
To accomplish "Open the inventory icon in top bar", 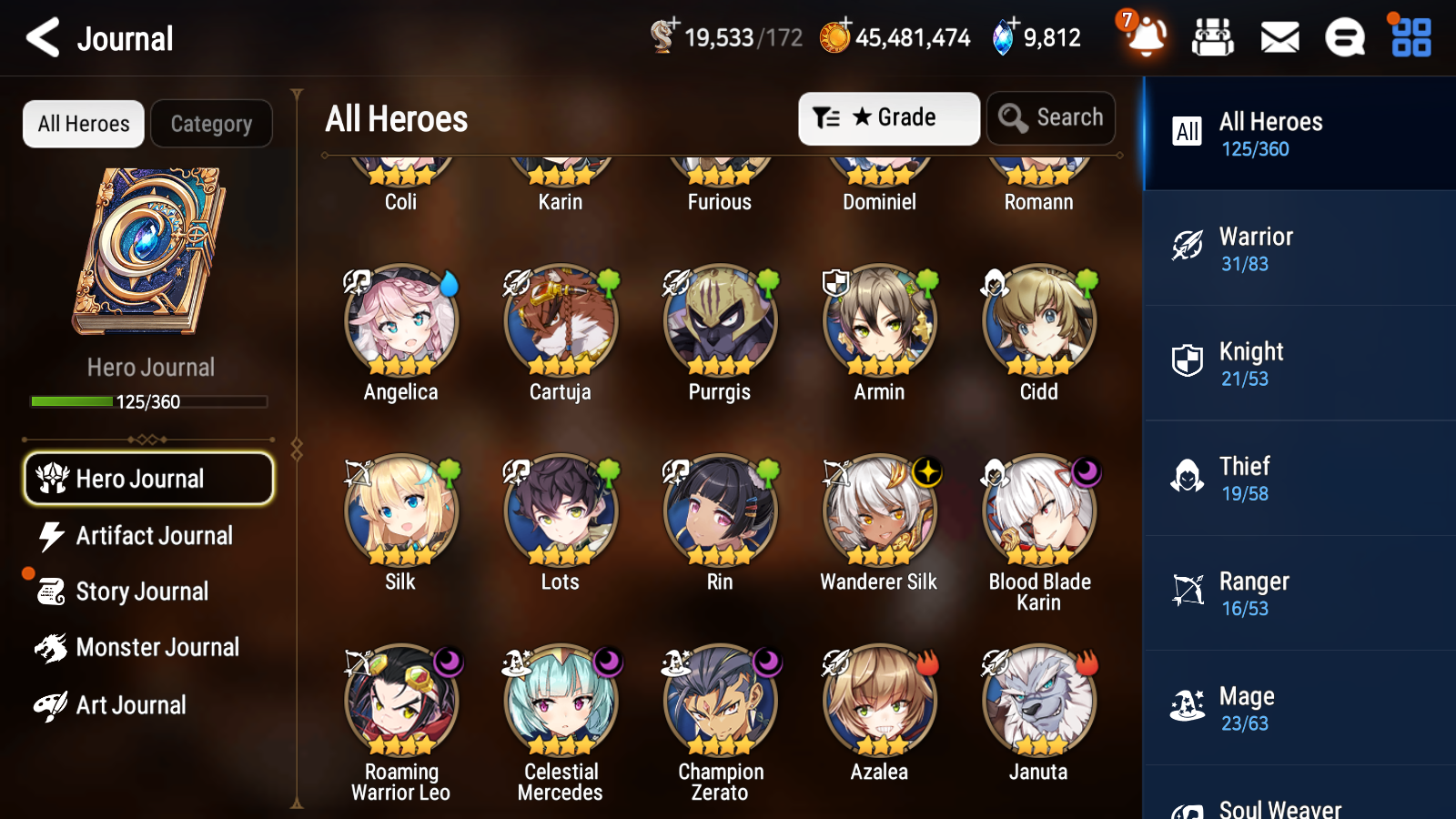I will (1213, 37).
